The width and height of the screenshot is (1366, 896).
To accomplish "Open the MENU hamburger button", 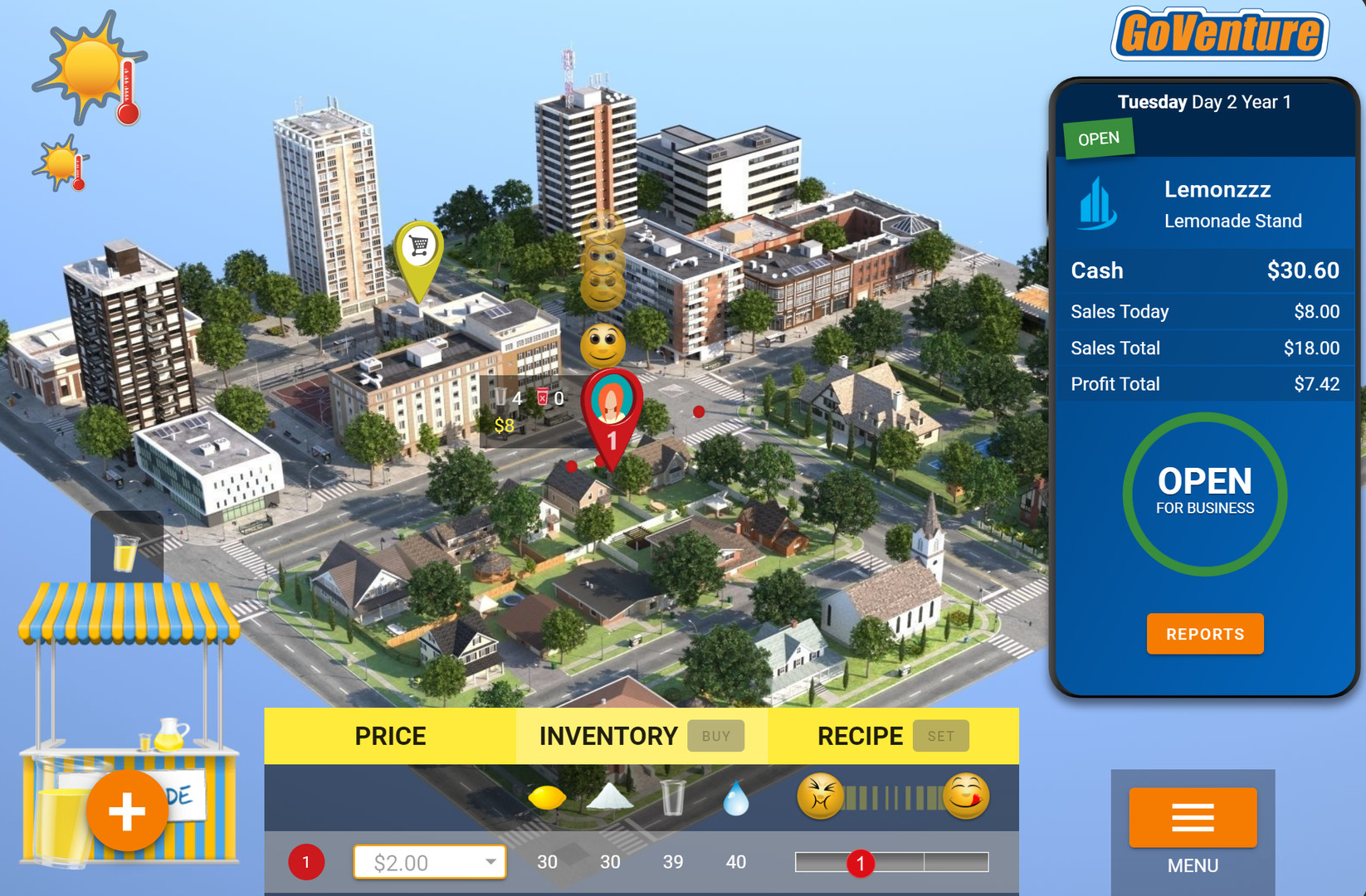I will coord(1192,819).
